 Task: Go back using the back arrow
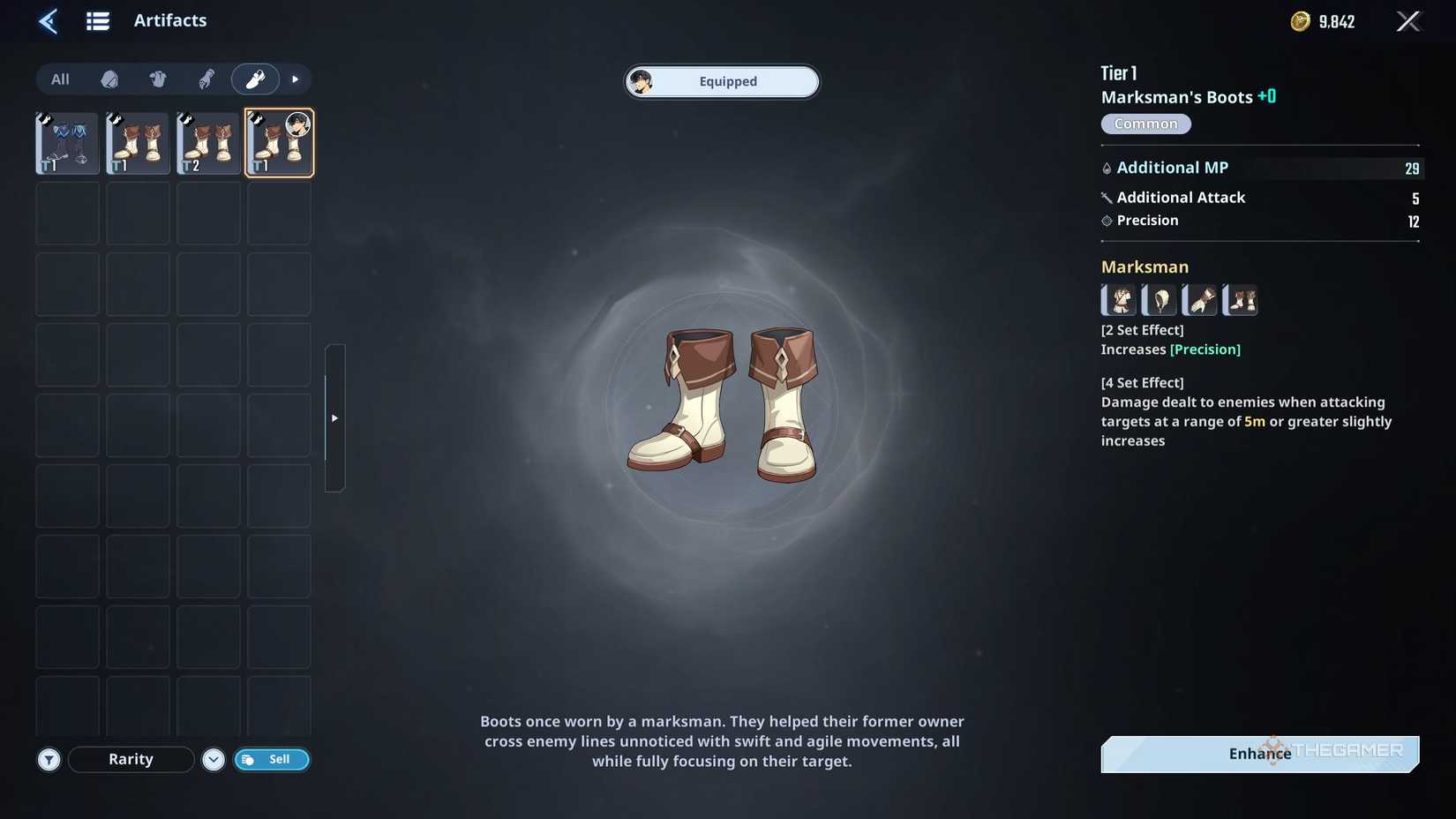(x=48, y=20)
